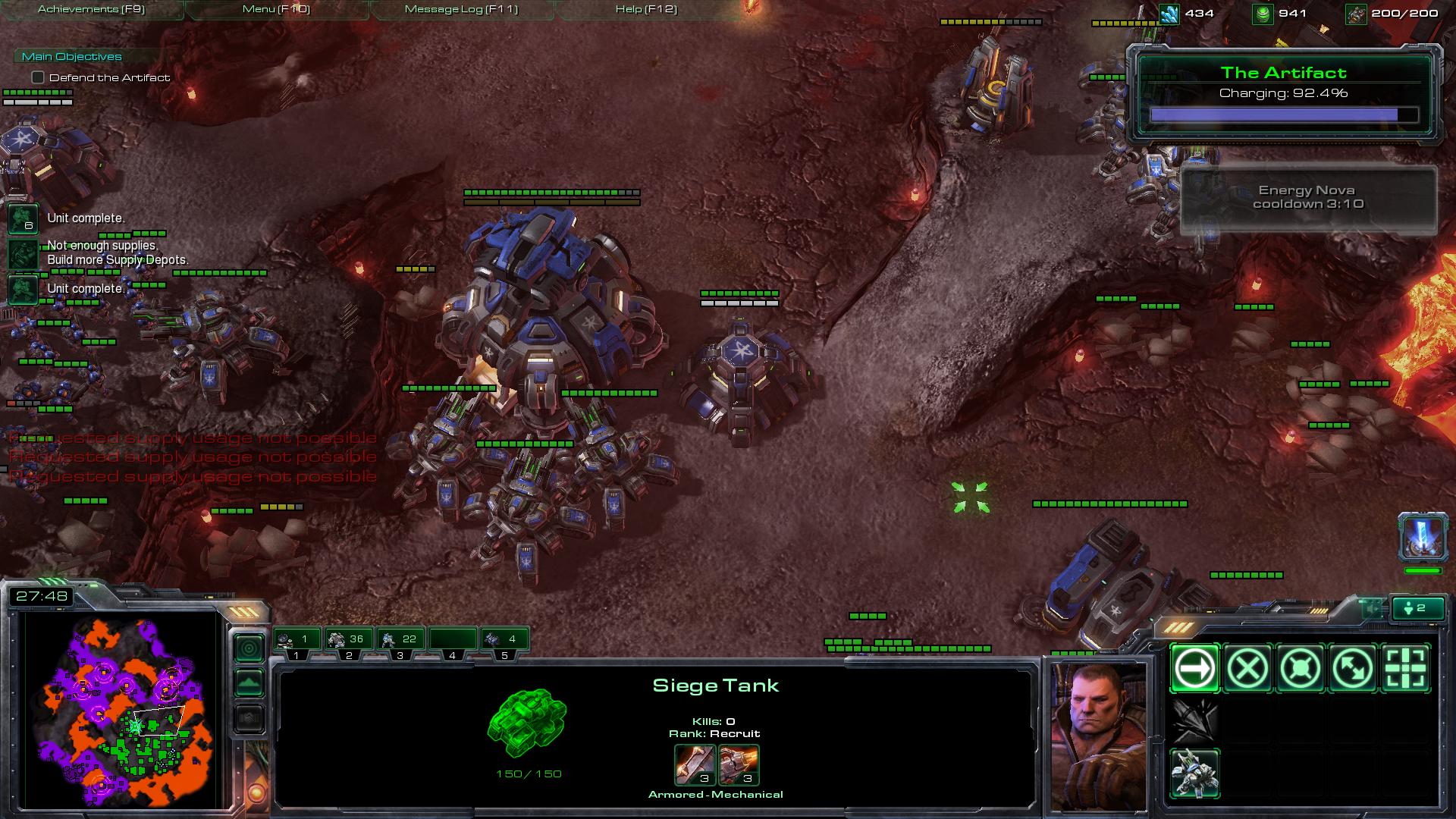
Task: Select control group 3 with 22 units
Action: click(x=400, y=641)
